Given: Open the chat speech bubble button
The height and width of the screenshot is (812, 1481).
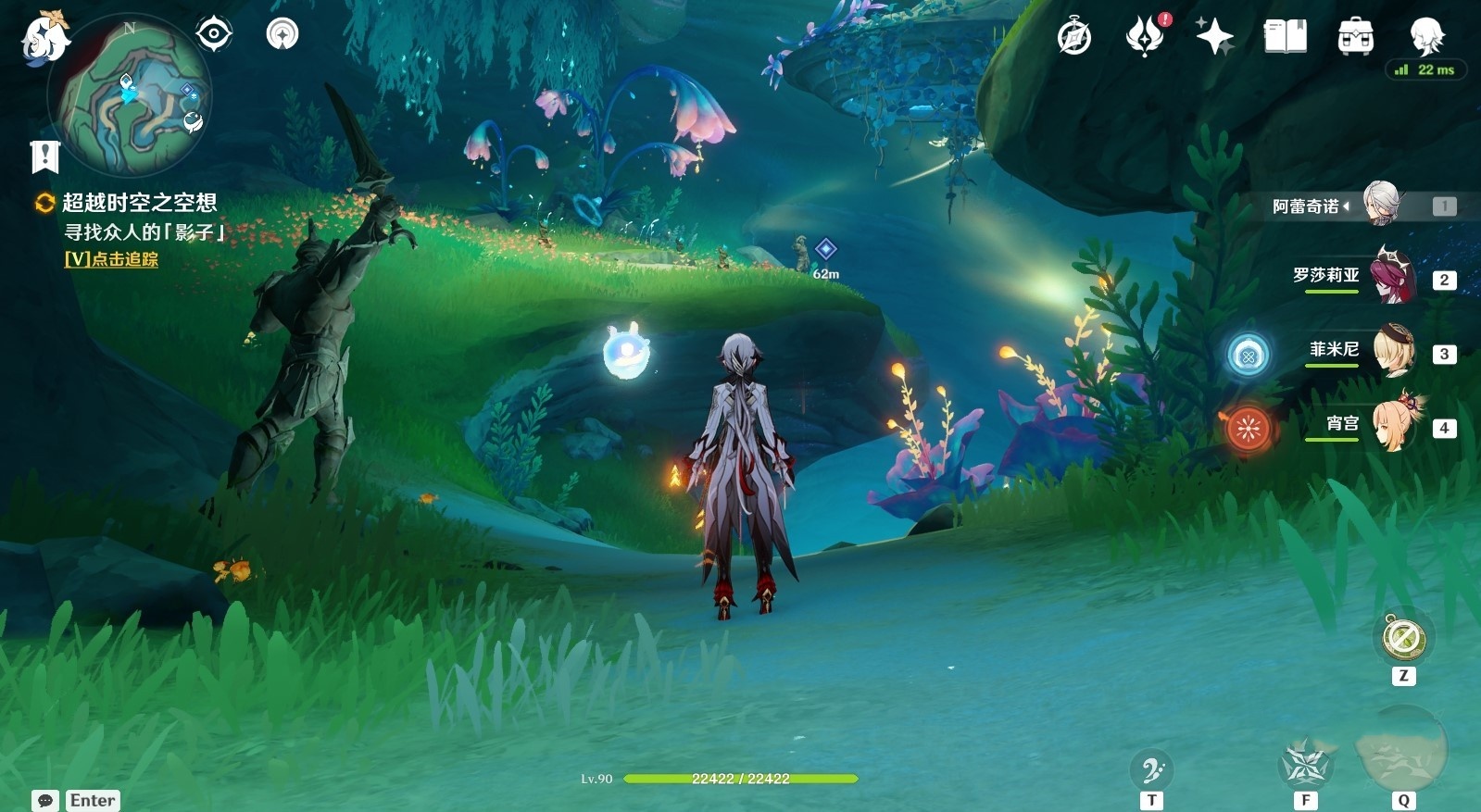Looking at the screenshot, I should (x=45, y=800).
